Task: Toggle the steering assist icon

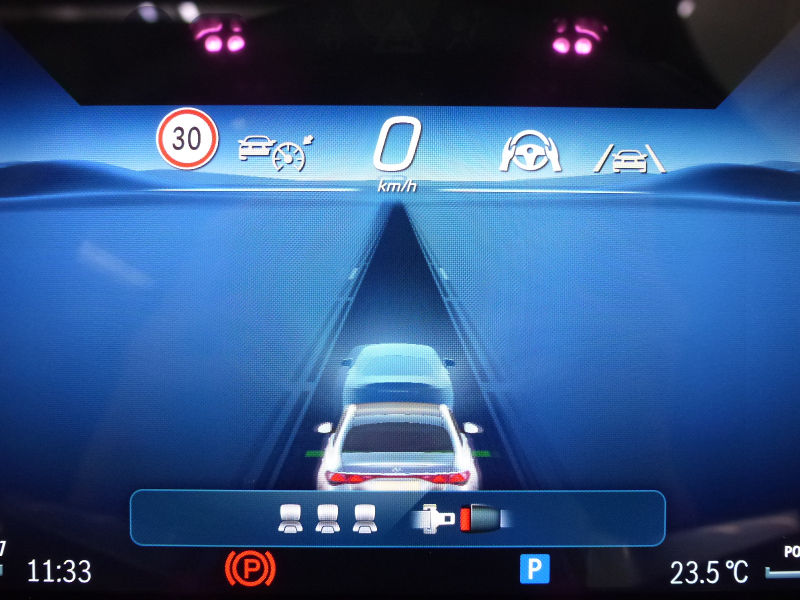Action: coord(530,151)
